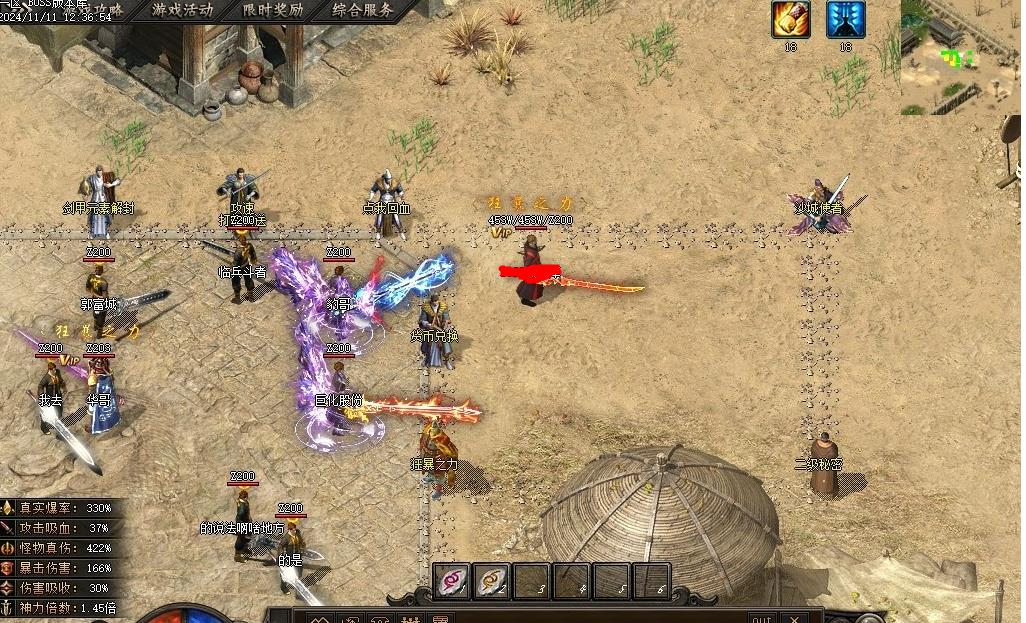Open the 游戏活动 events menu
The image size is (1026, 623).
tap(182, 11)
